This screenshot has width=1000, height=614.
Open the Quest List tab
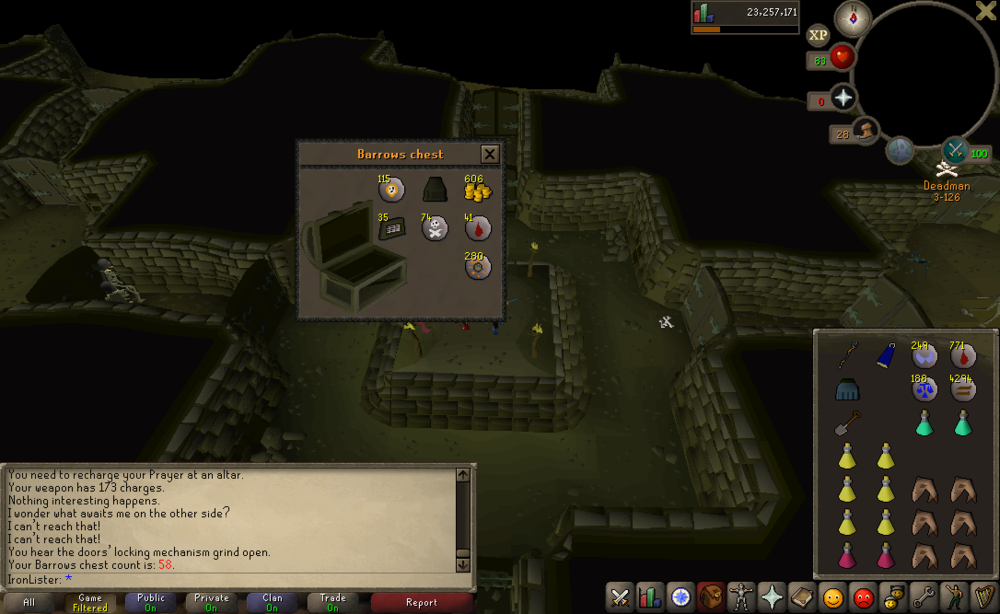tap(680, 597)
